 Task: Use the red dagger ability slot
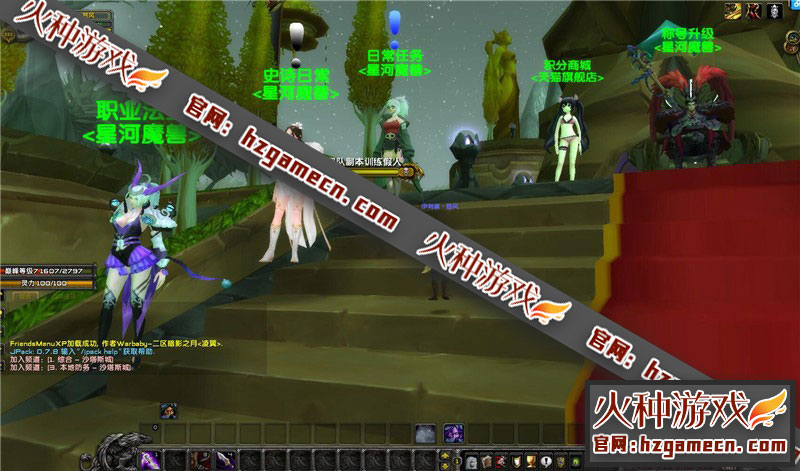202,459
